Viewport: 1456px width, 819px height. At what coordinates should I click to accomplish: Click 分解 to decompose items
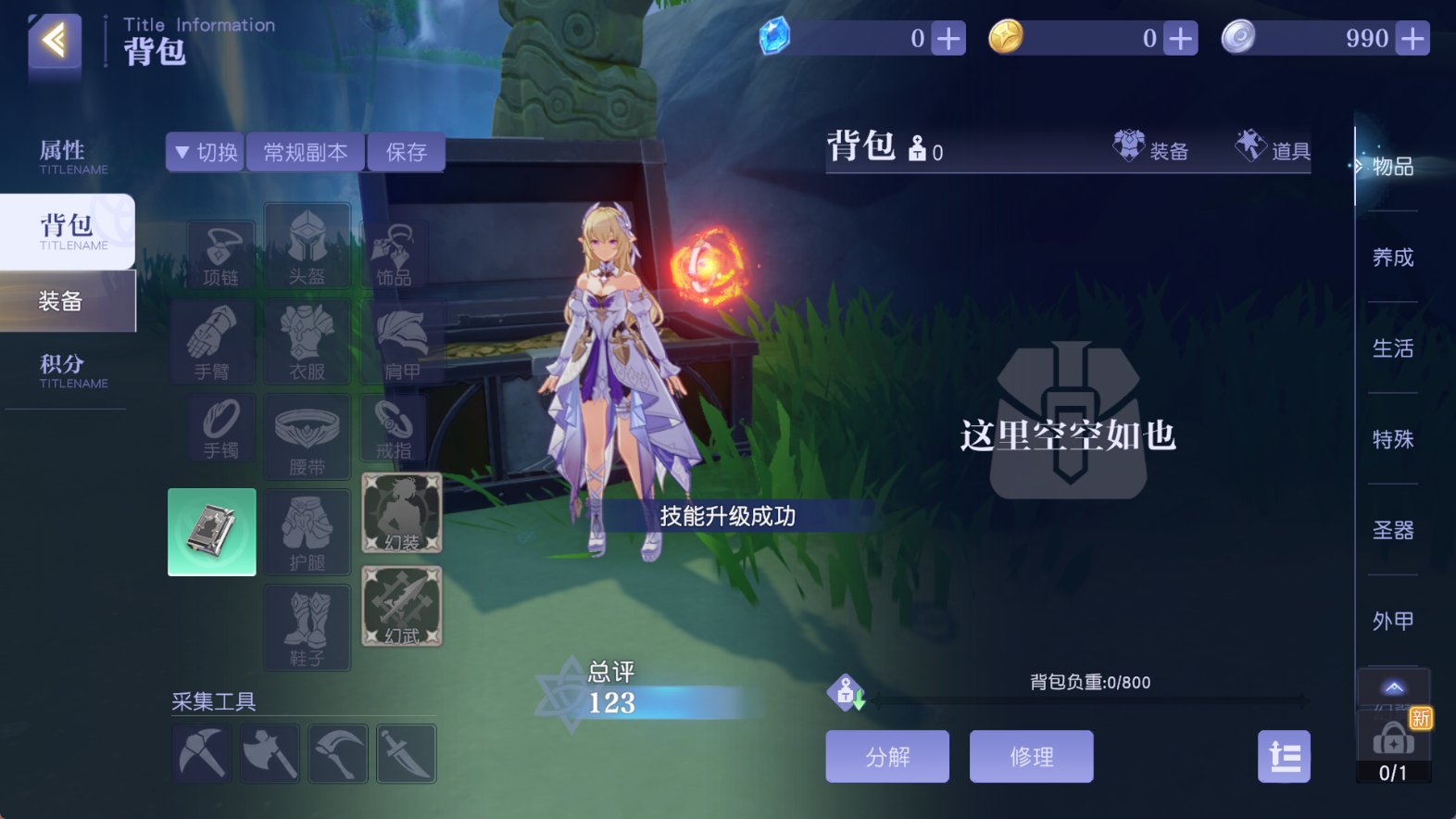click(x=886, y=756)
